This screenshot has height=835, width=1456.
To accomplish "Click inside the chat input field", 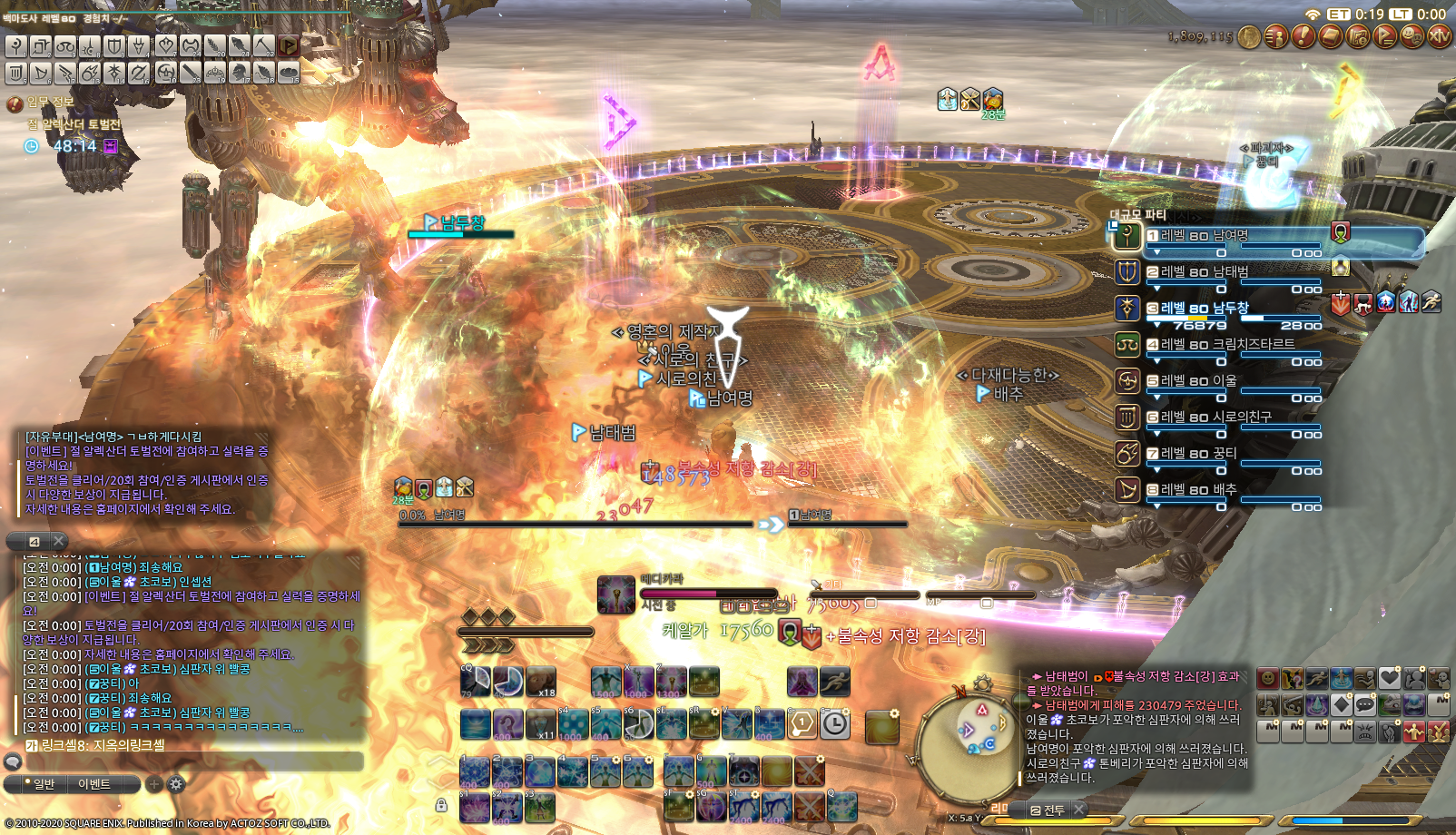I will [x=191, y=761].
